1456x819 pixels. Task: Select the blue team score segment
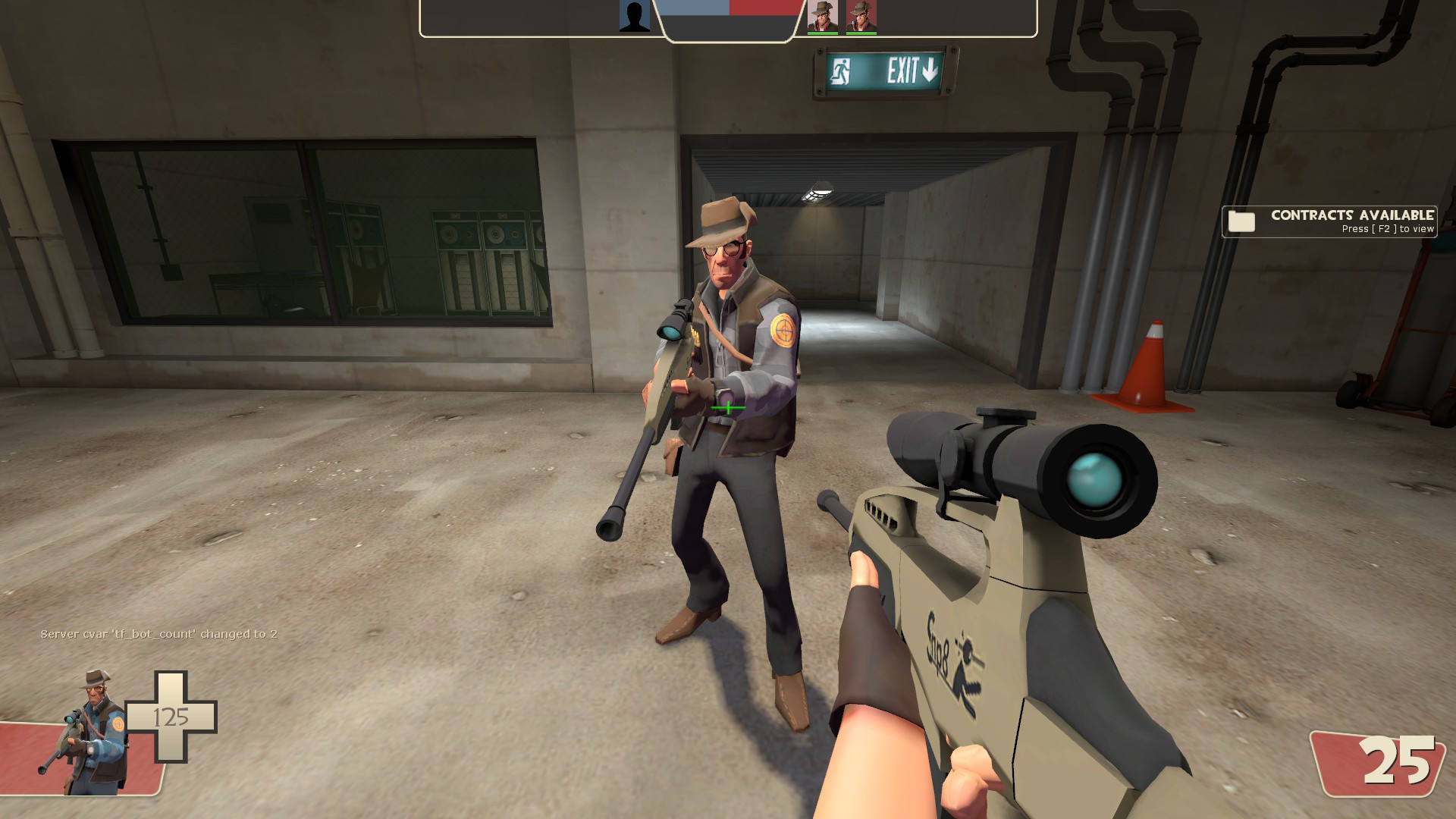click(x=694, y=10)
